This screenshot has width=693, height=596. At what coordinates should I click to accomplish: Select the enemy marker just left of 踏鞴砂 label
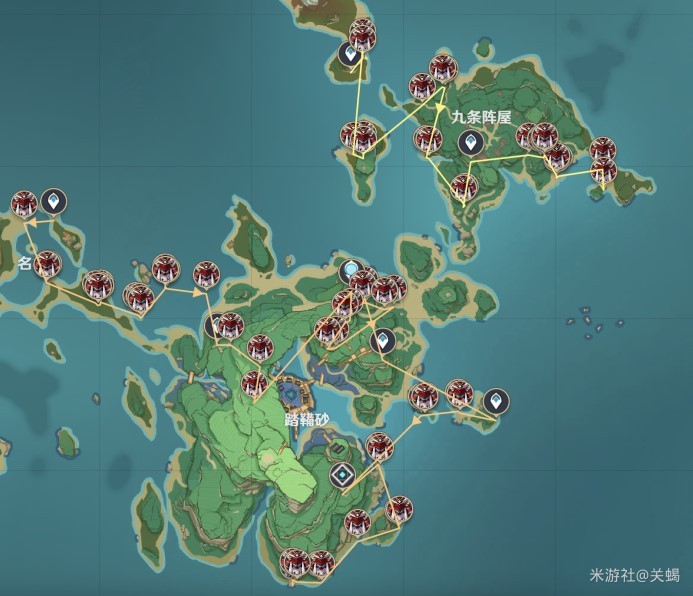tap(254, 383)
